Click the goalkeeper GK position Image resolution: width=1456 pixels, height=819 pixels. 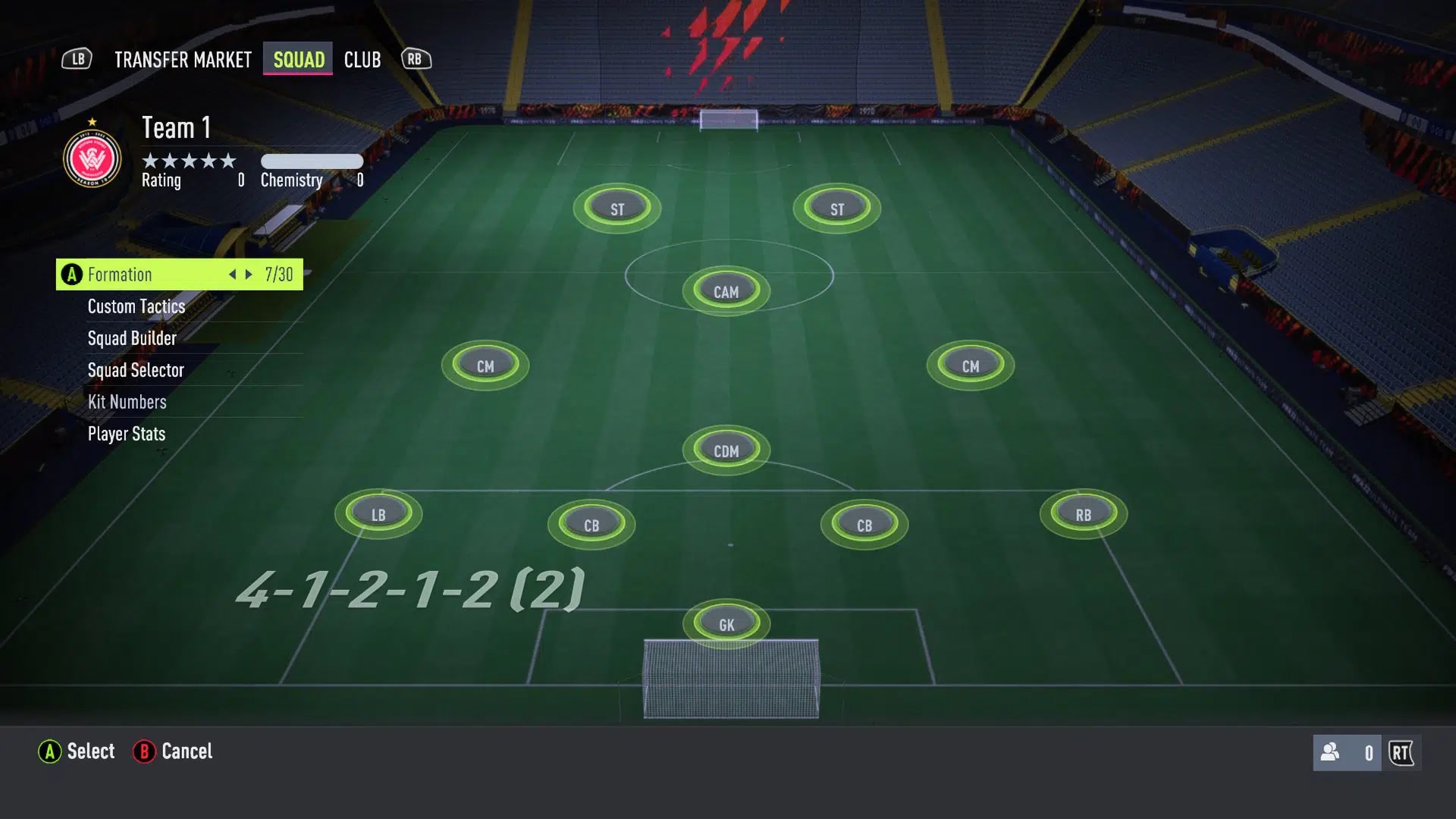(725, 623)
